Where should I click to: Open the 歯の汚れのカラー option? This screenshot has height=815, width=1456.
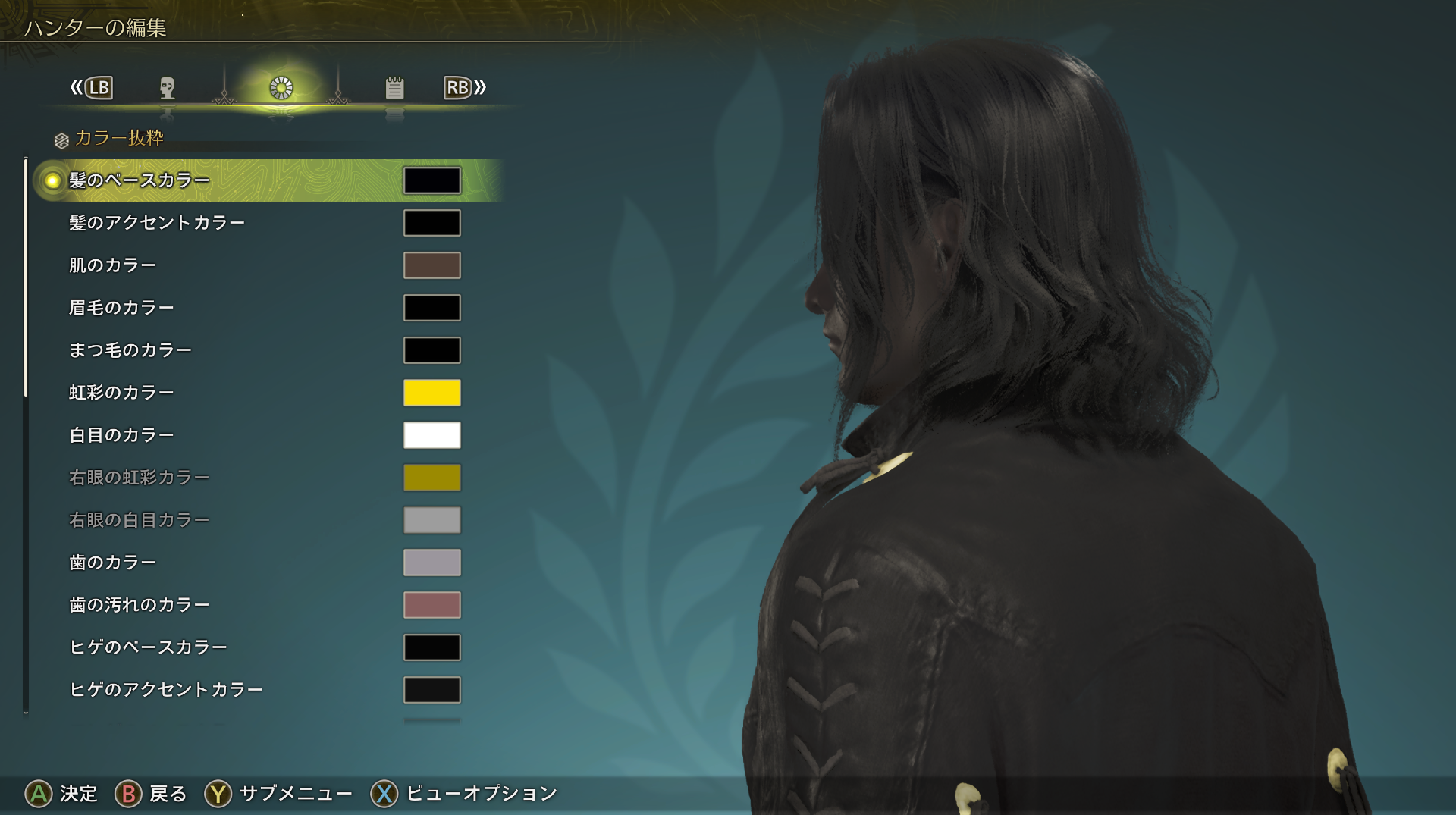(x=140, y=605)
